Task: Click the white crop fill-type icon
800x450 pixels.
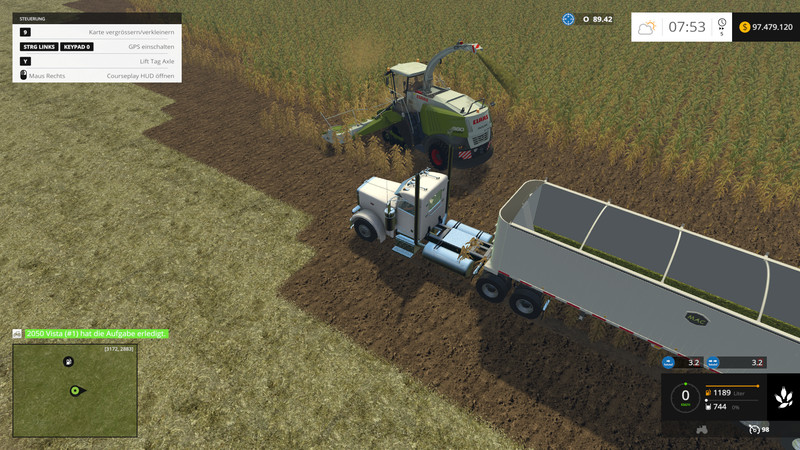Action: pyautogui.click(x=785, y=399)
